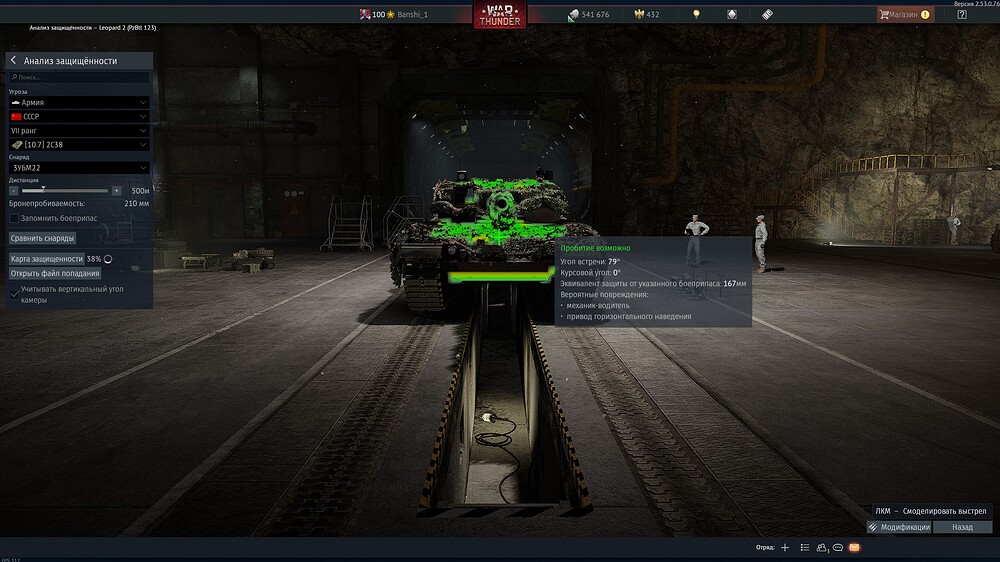Open Модификации for the vehicle
This screenshot has width=1000, height=562.
899,527
